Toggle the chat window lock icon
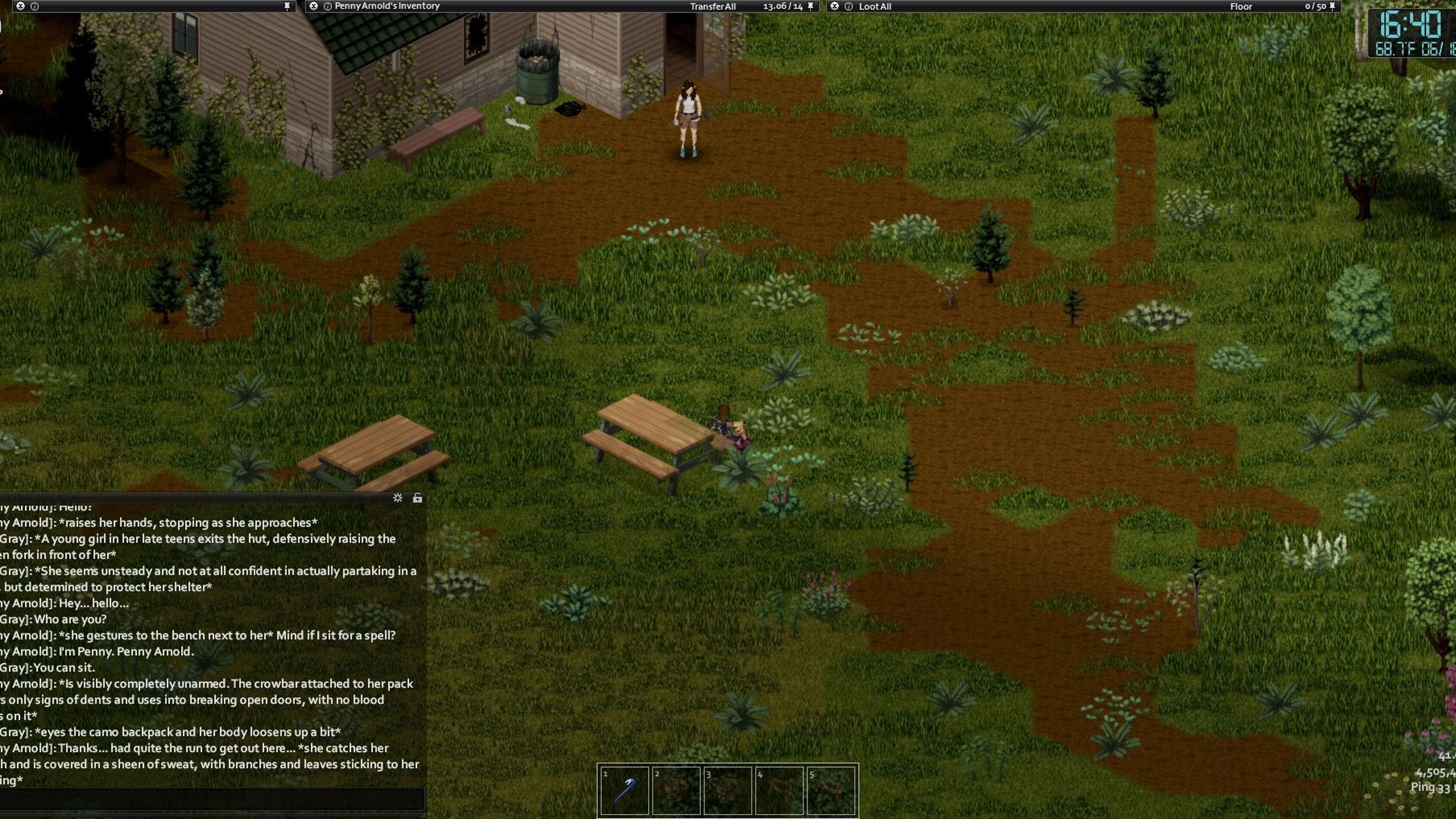 [417, 497]
